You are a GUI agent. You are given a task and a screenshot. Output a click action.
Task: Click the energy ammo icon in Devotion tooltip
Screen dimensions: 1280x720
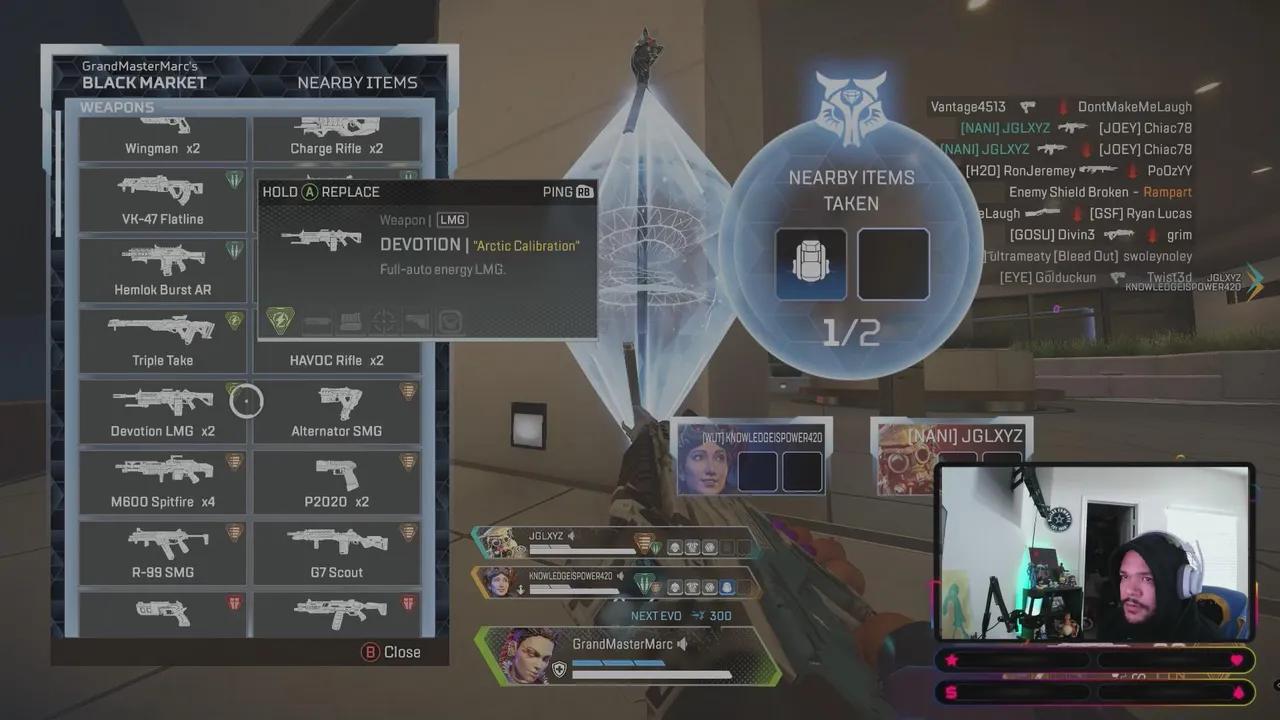[x=280, y=321]
